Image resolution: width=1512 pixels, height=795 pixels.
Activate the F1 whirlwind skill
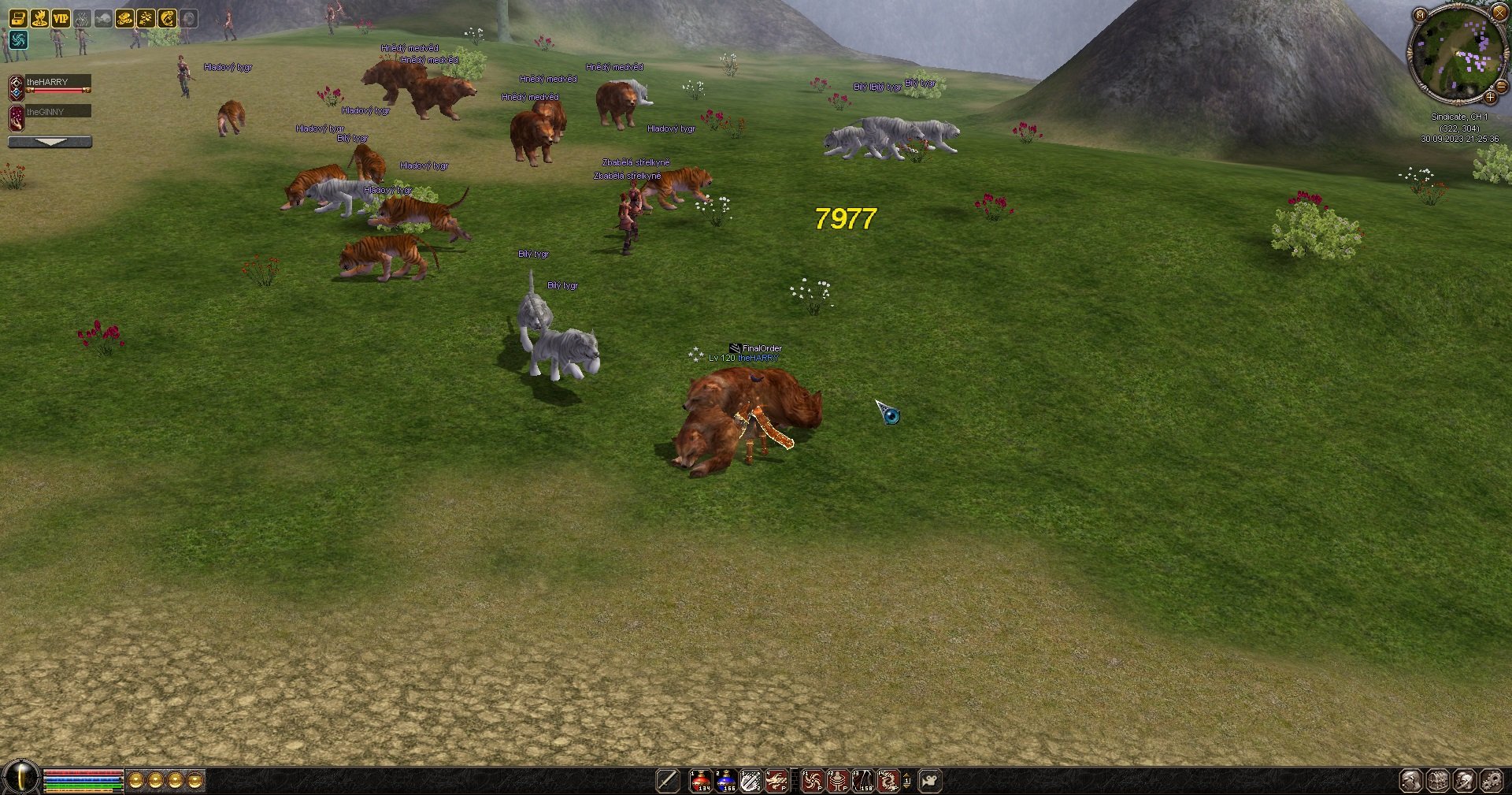pyautogui.click(x=812, y=780)
